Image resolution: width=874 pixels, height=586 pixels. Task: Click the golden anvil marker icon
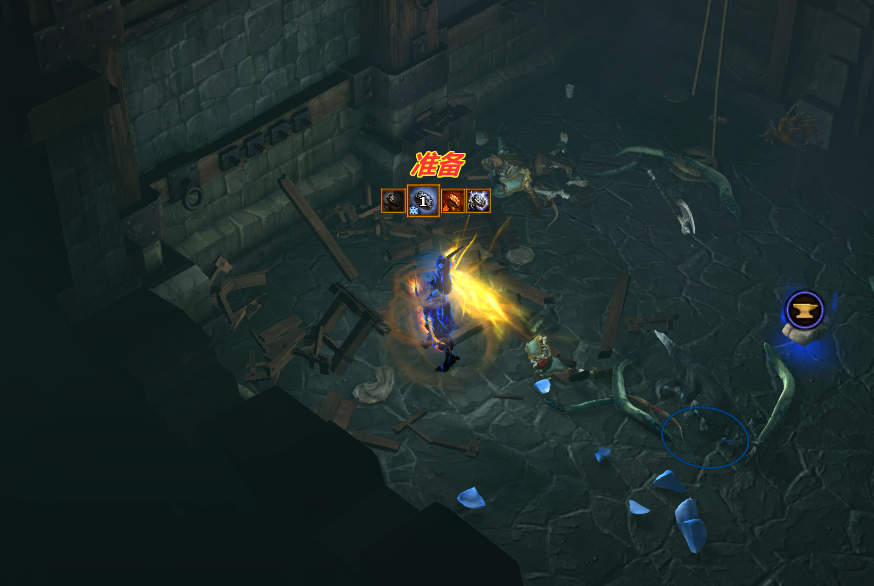click(x=803, y=309)
